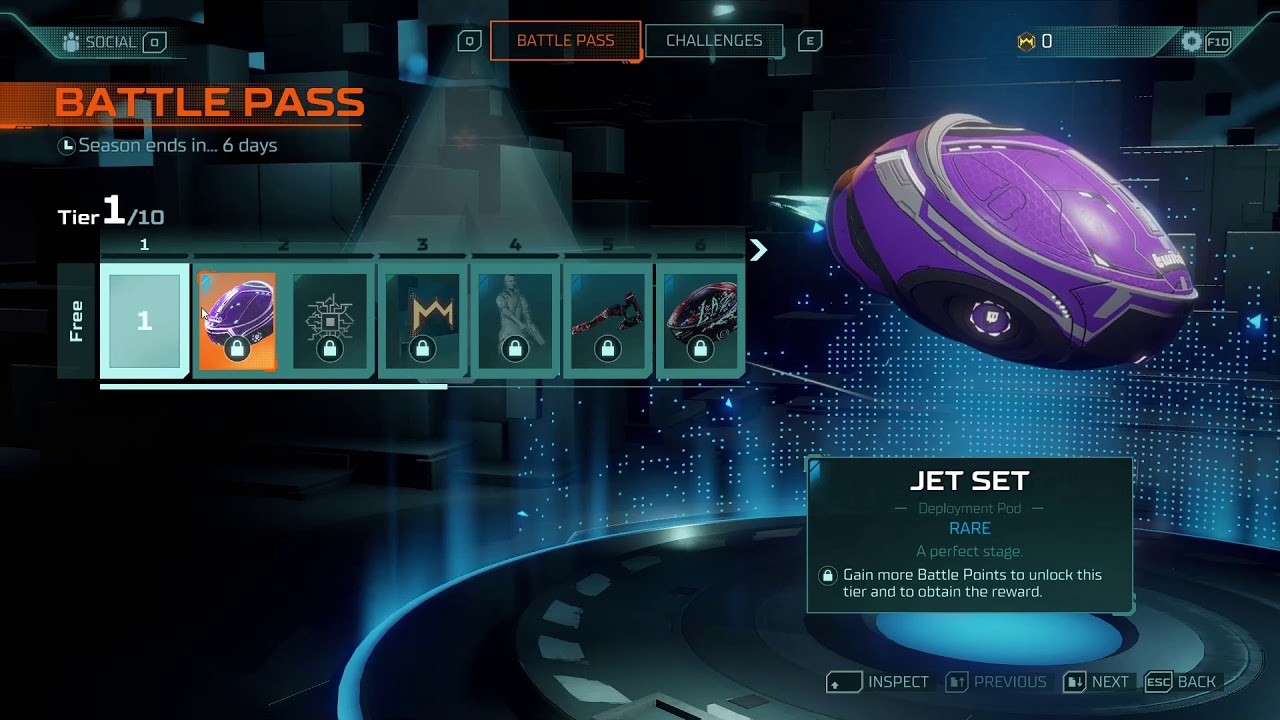Select the Tier 1 free reward tile
This screenshot has height=720, width=1280.
click(x=145, y=320)
